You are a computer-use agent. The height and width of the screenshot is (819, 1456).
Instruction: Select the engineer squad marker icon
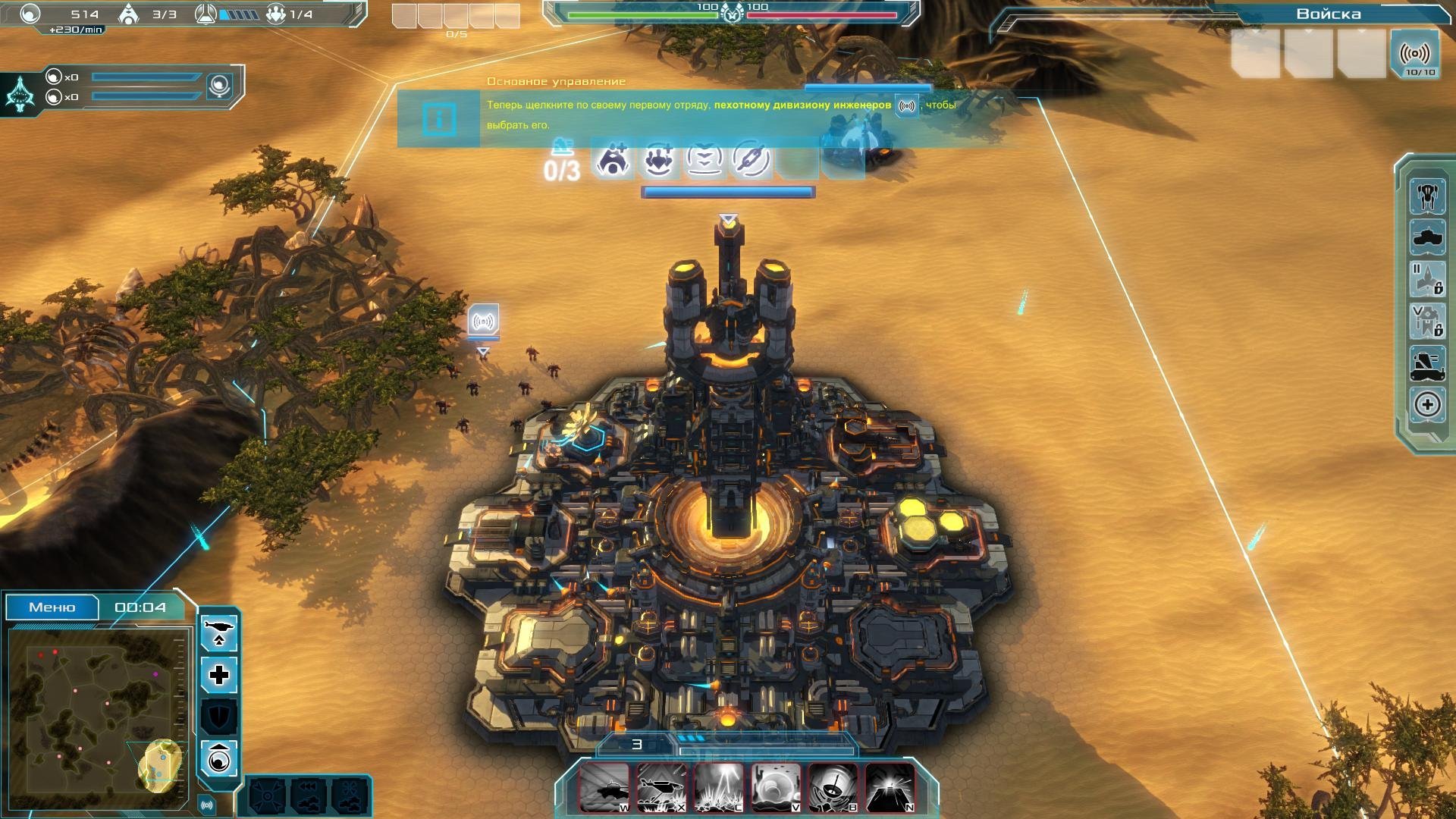tap(483, 322)
